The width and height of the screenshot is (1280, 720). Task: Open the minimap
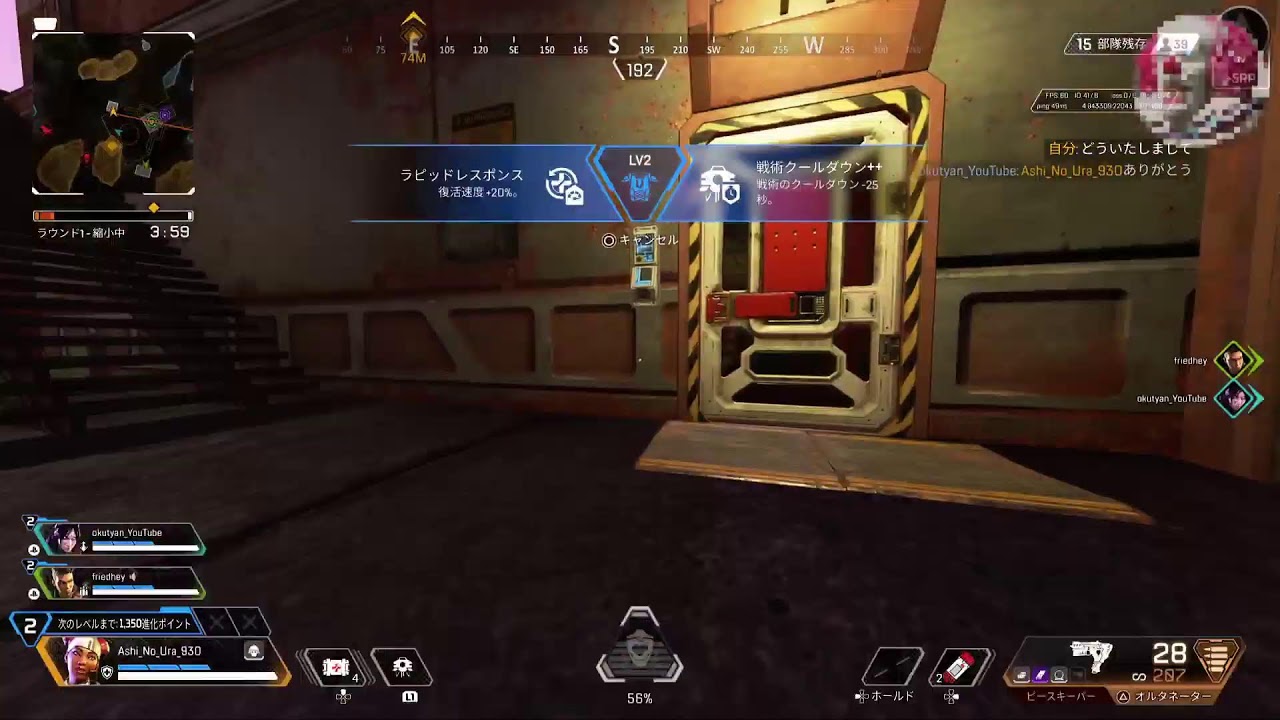click(113, 113)
